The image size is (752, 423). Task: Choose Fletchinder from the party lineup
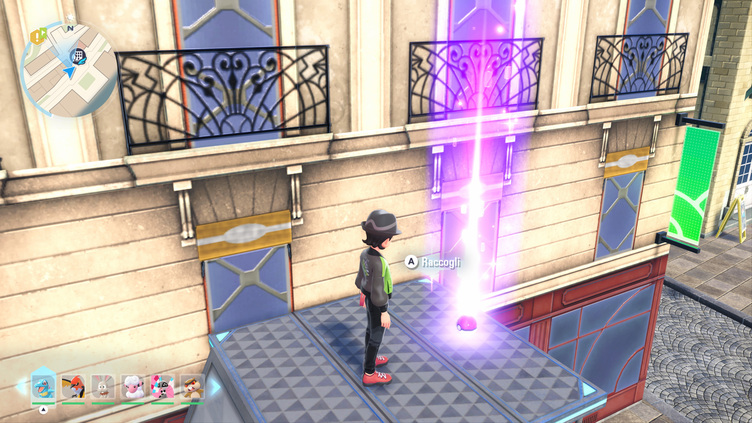coord(72,386)
